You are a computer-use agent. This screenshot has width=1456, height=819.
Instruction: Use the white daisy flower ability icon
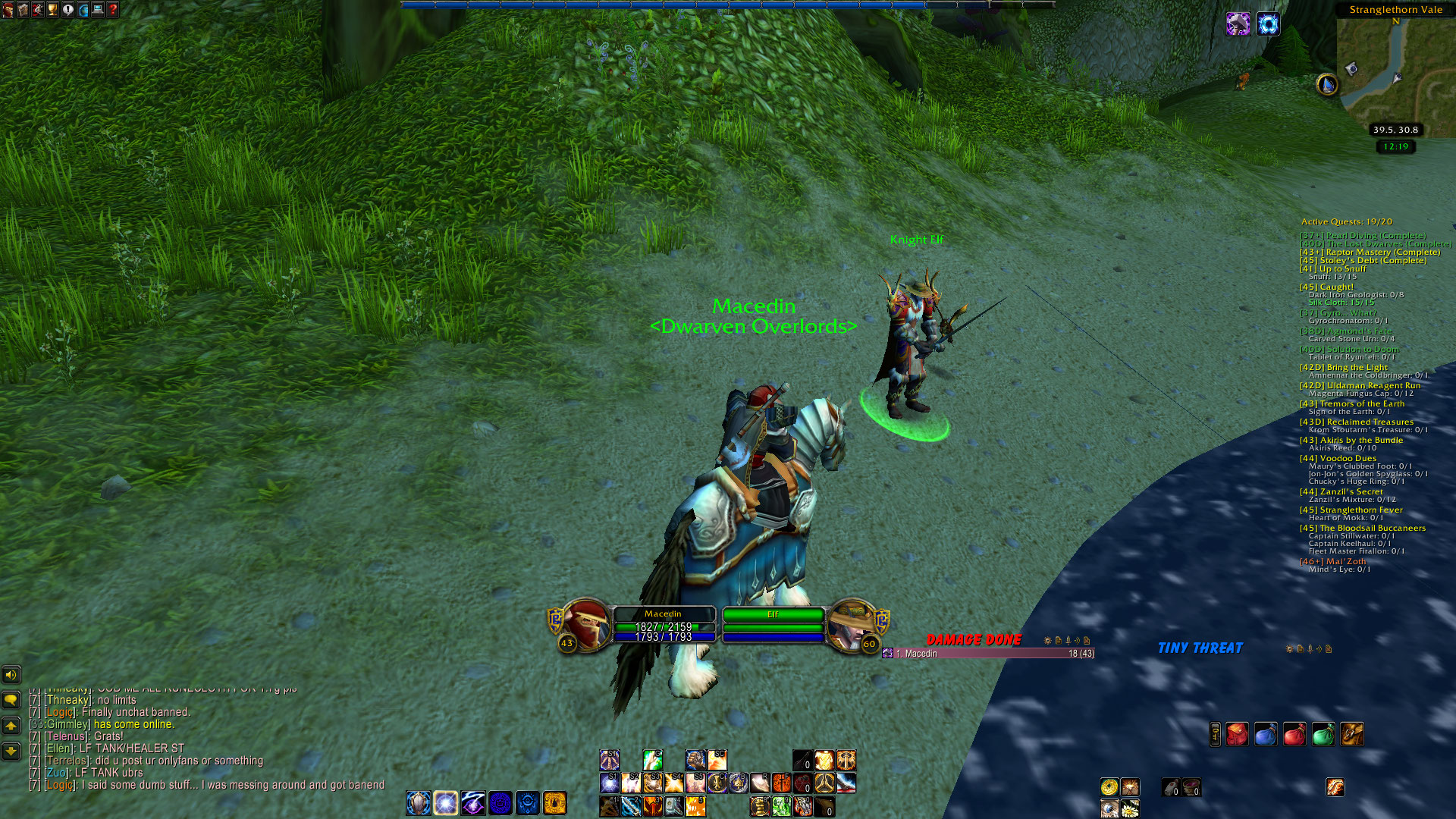[x=1130, y=808]
